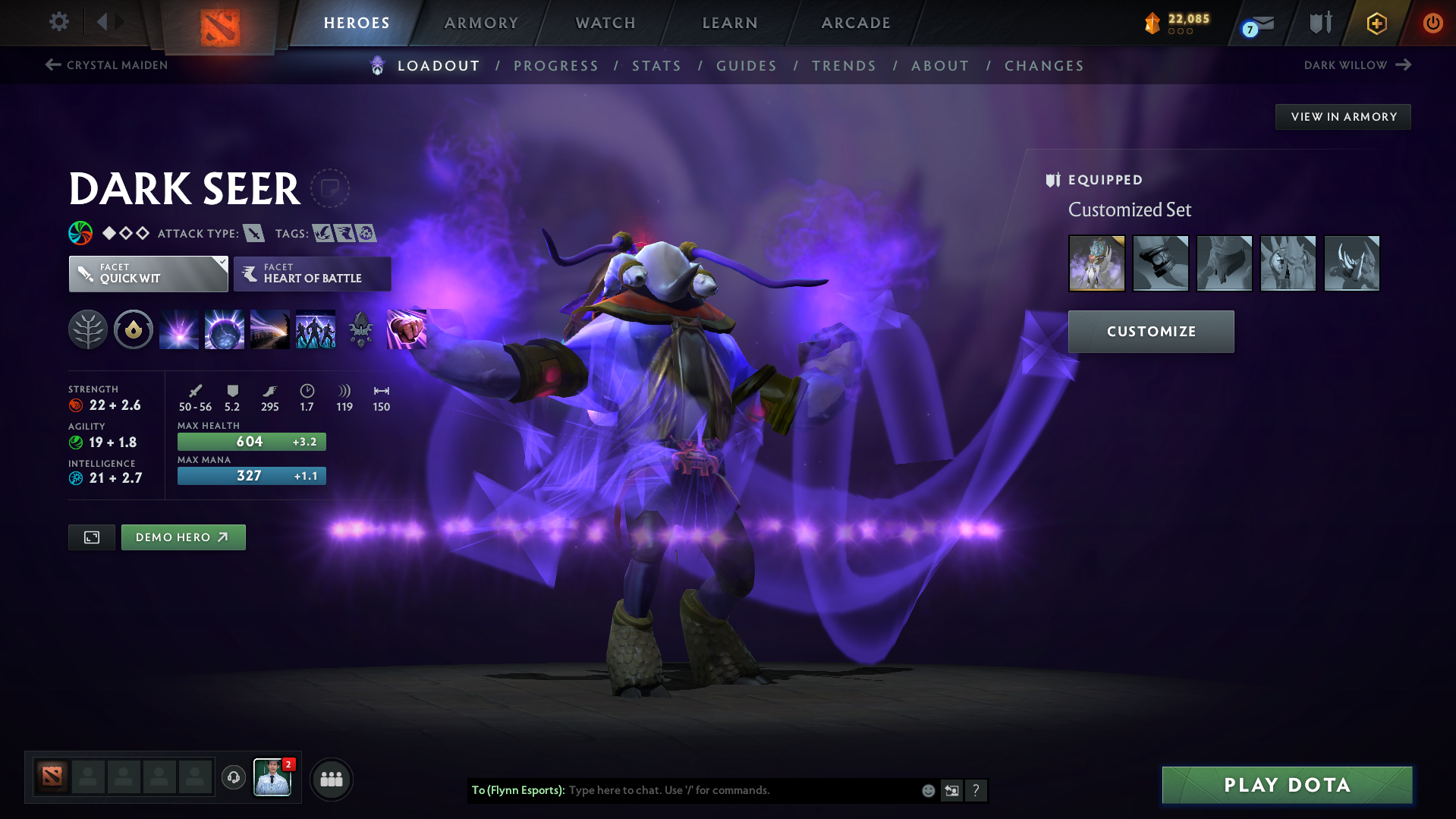This screenshot has width=1456, height=819.
Task: Click the orange power button icon
Action: pos(1432,23)
